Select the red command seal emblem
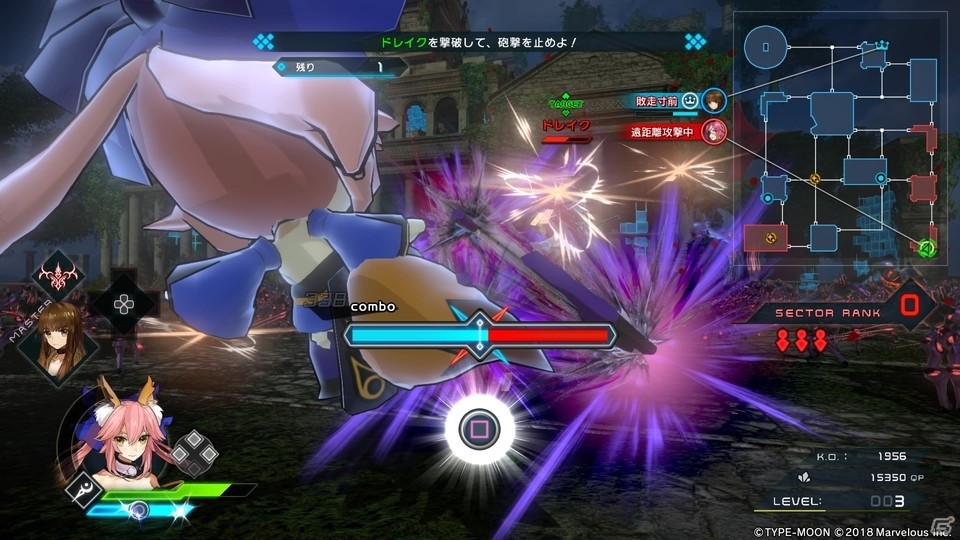Viewport: 960px width, 540px height. tap(58, 275)
